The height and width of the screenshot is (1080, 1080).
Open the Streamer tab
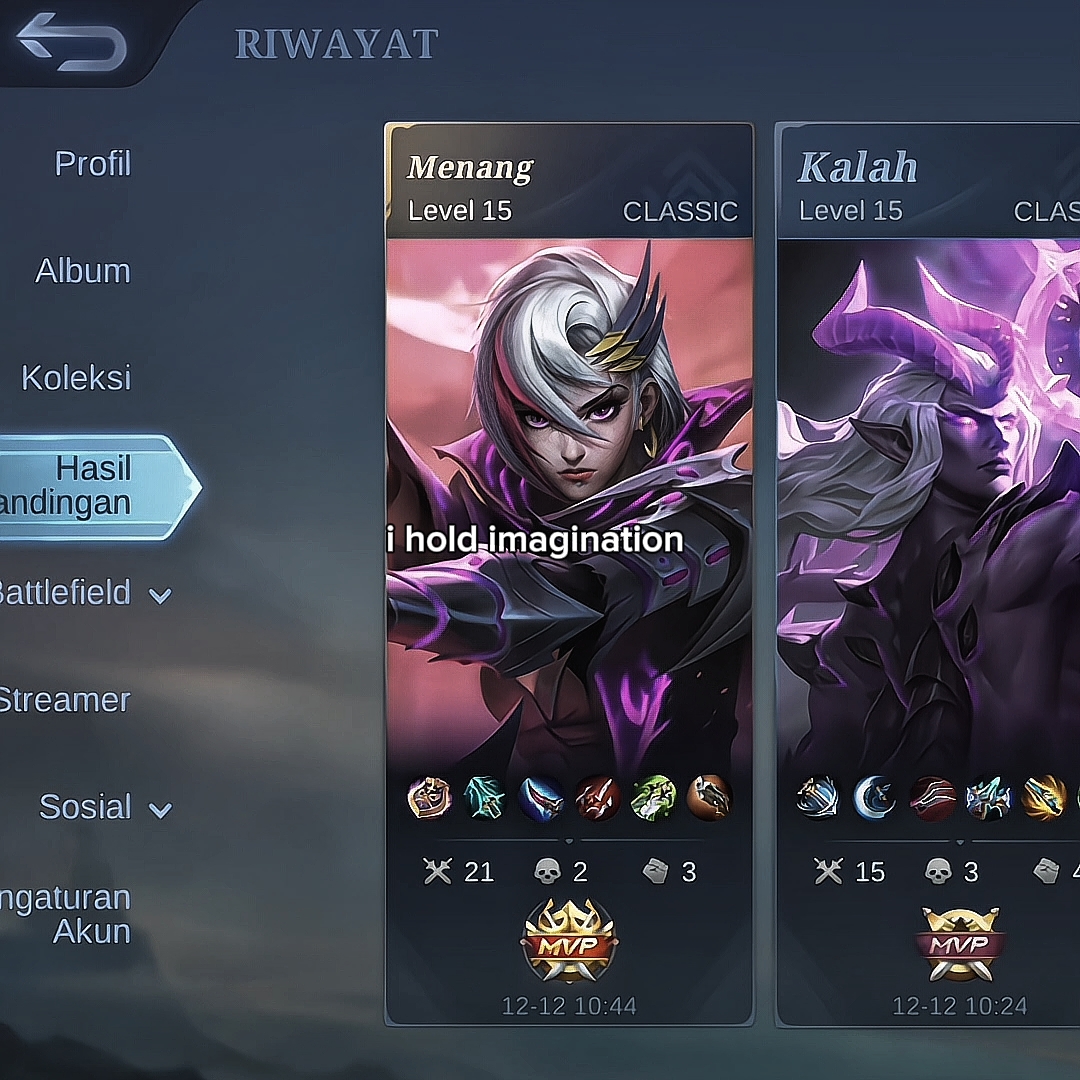pos(64,700)
